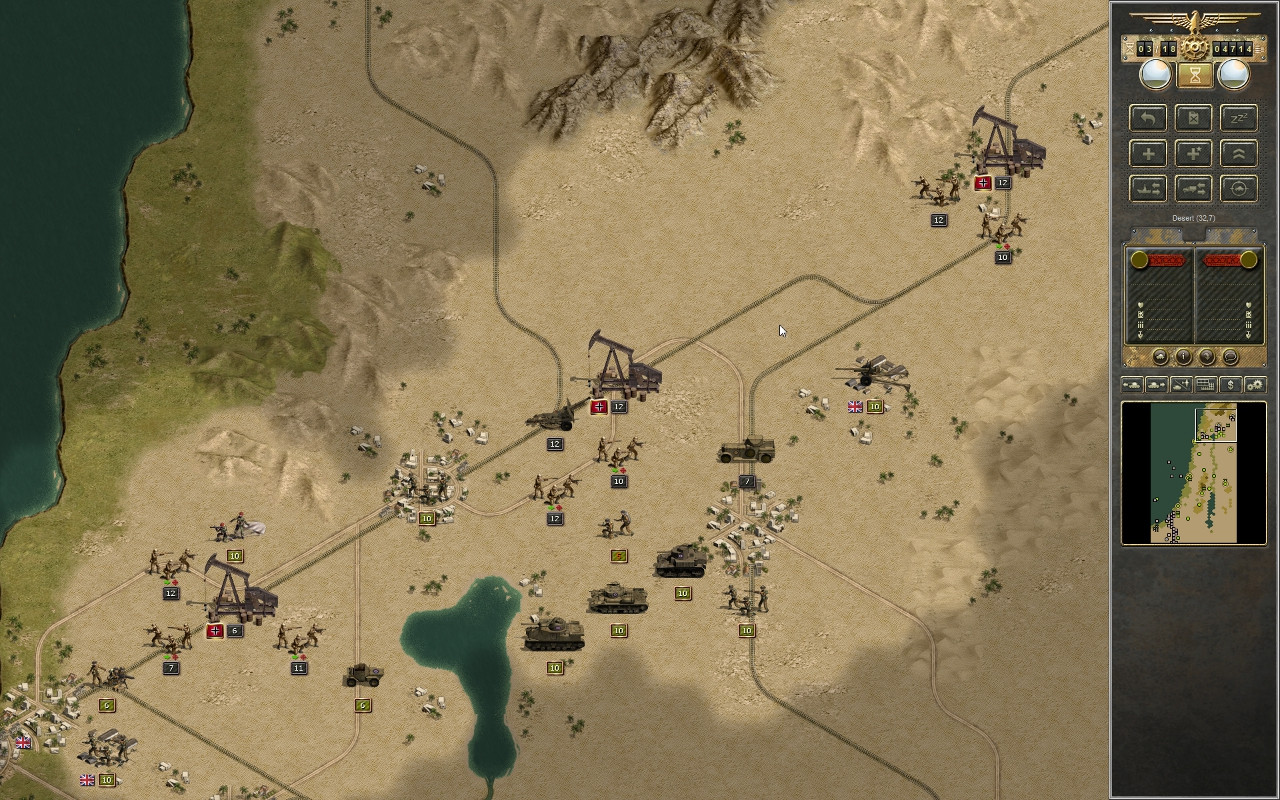Embark the unit onto sea transport
This screenshot has height=800, width=1280.
[x=1147, y=189]
